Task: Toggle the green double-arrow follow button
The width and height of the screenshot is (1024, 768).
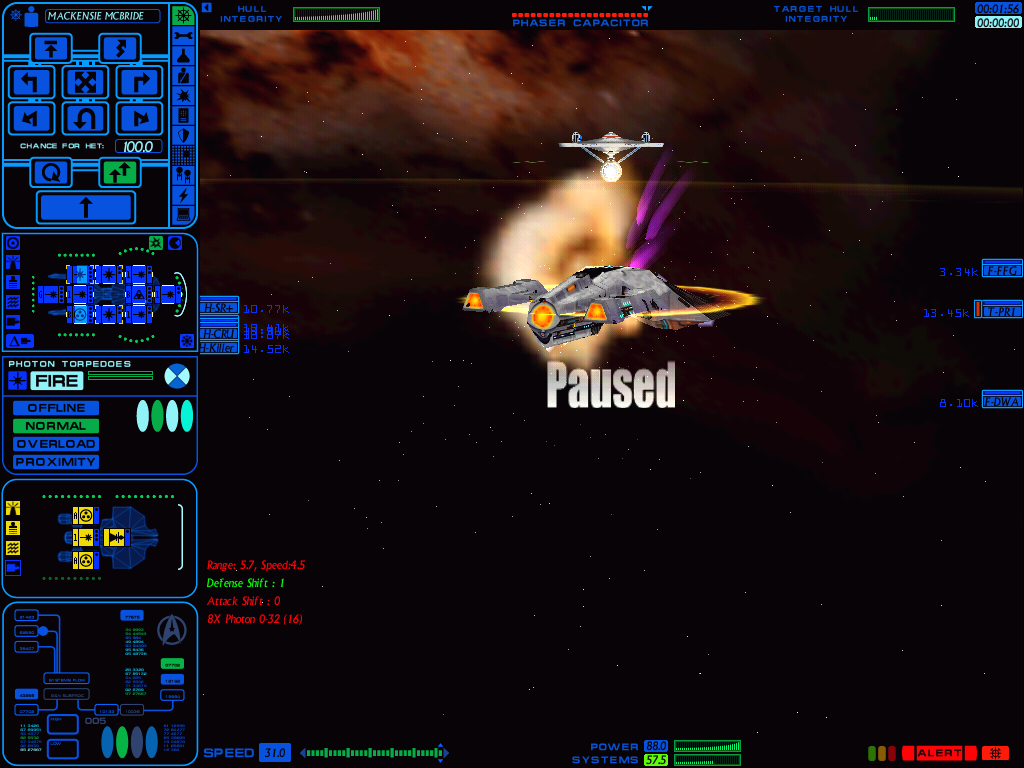Action: tap(119, 173)
